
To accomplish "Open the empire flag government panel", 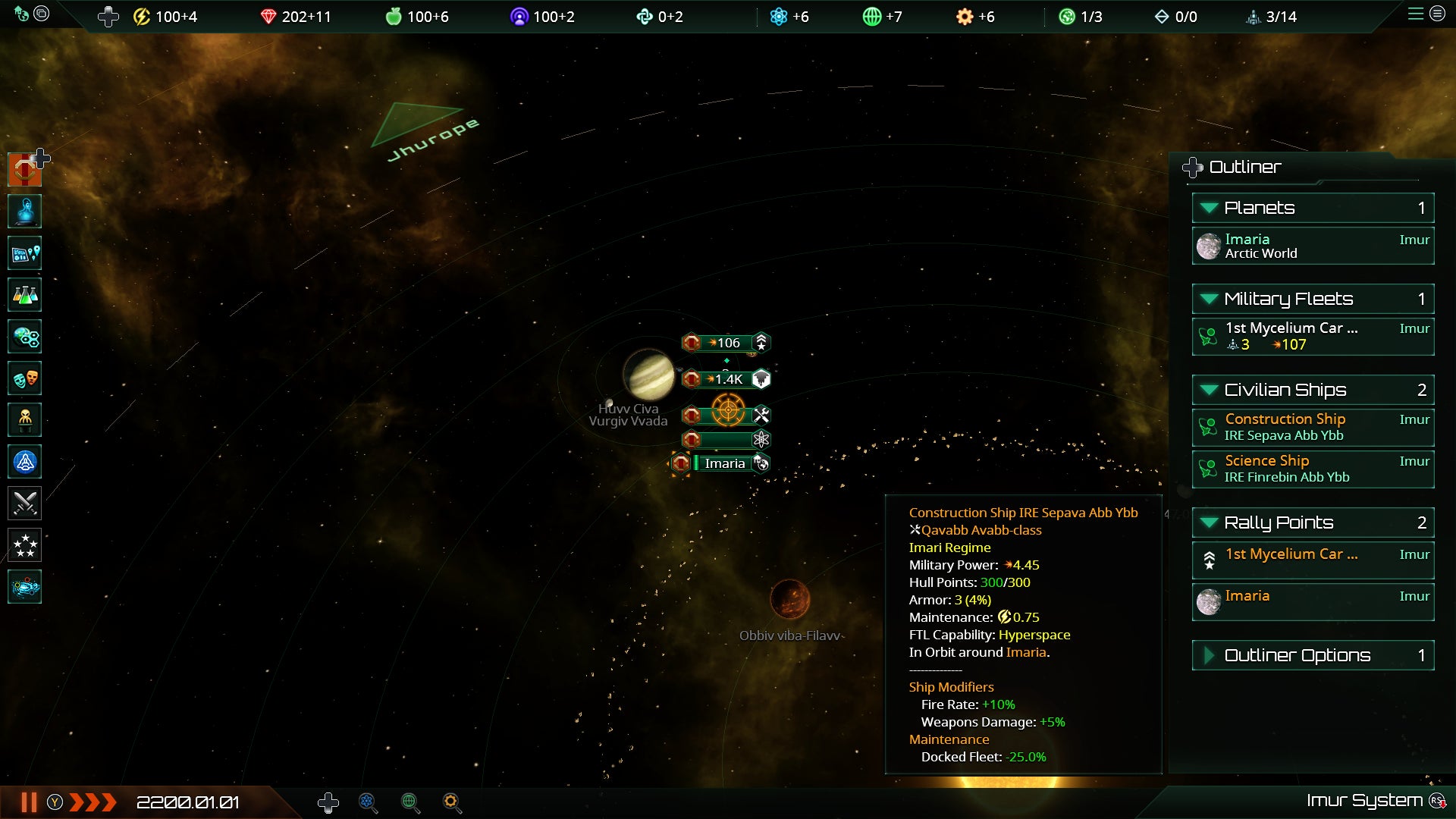I will [24, 170].
